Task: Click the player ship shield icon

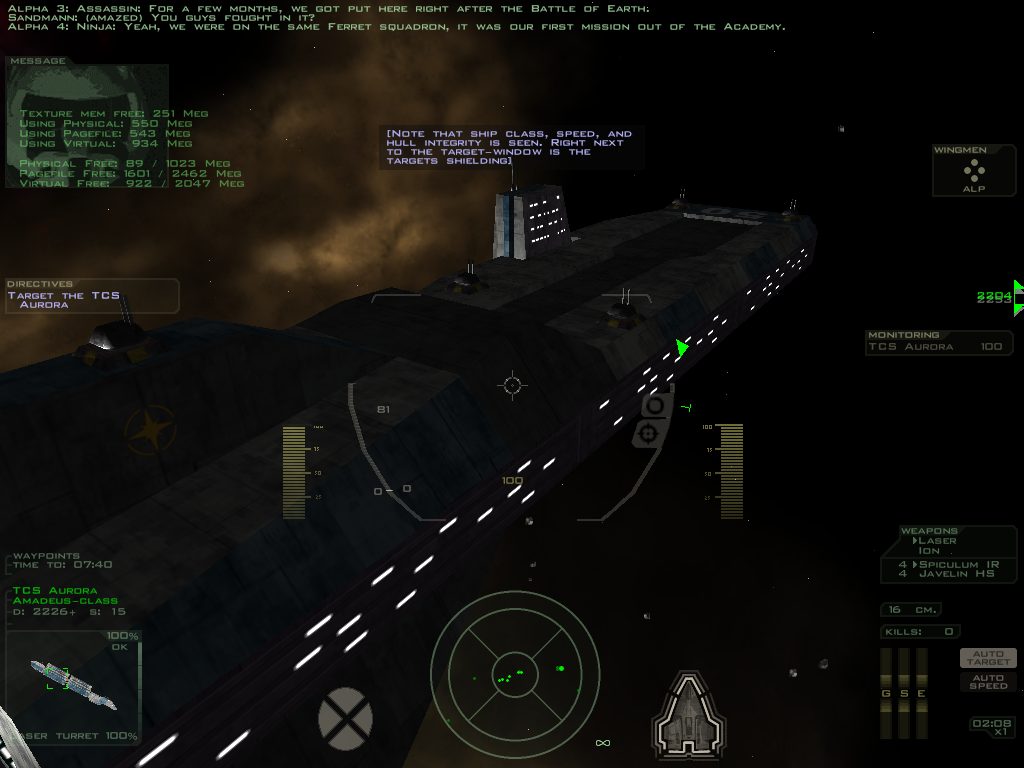Action: tap(688, 717)
